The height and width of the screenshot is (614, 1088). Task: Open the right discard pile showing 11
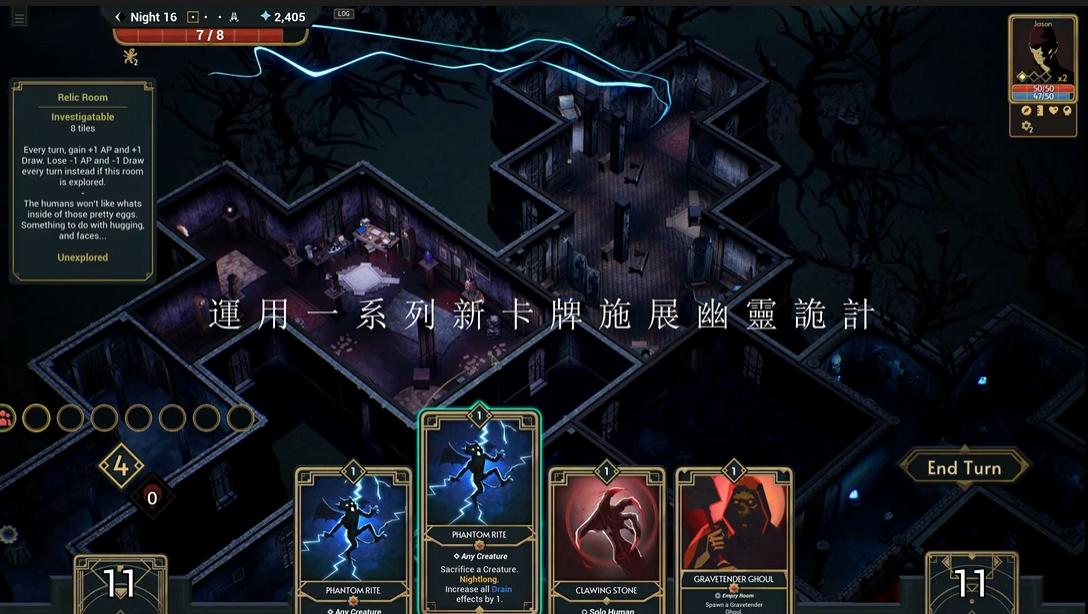tap(970, 584)
